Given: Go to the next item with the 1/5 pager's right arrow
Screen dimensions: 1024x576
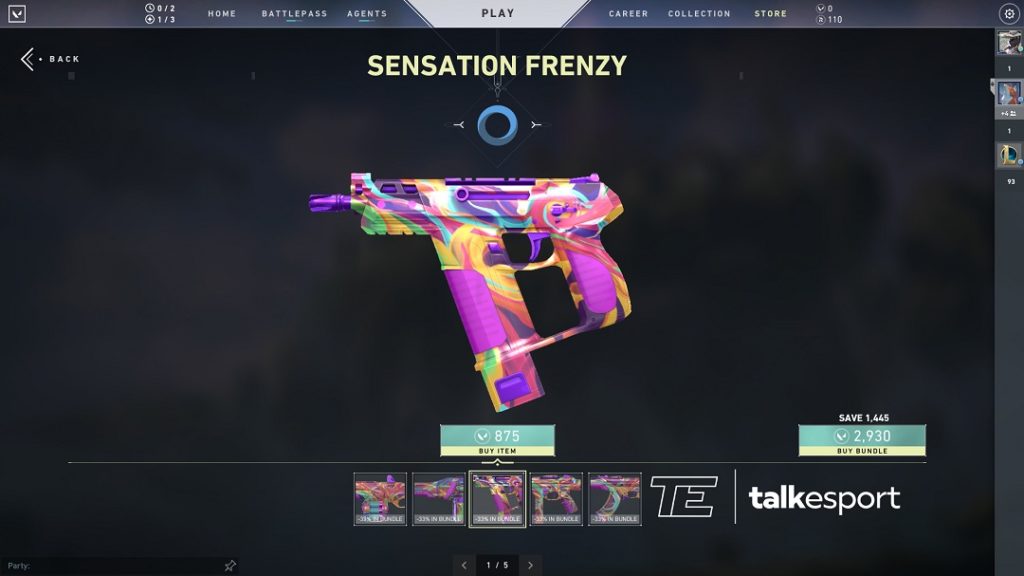Looking at the screenshot, I should 530,565.
